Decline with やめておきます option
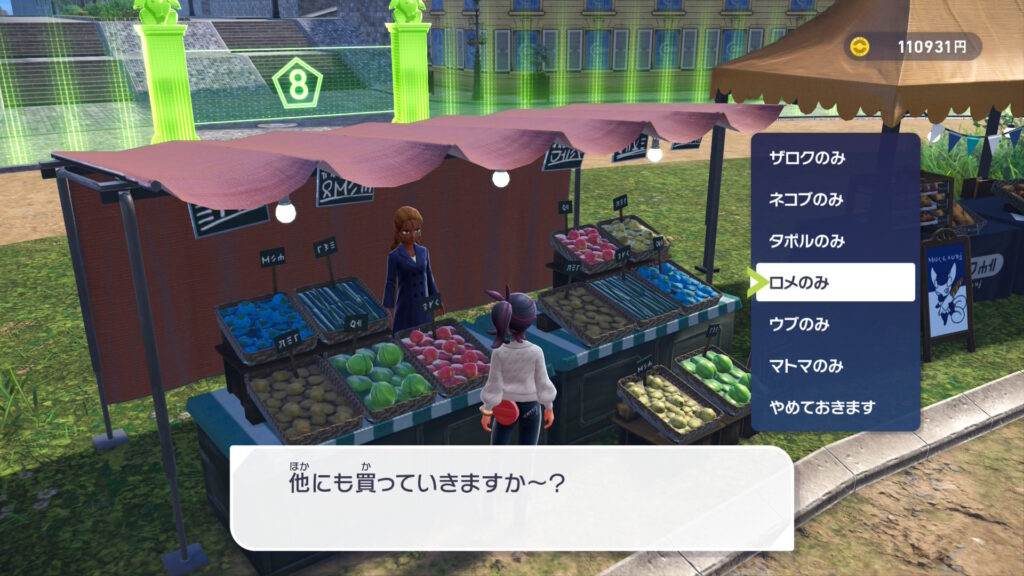 click(822, 407)
